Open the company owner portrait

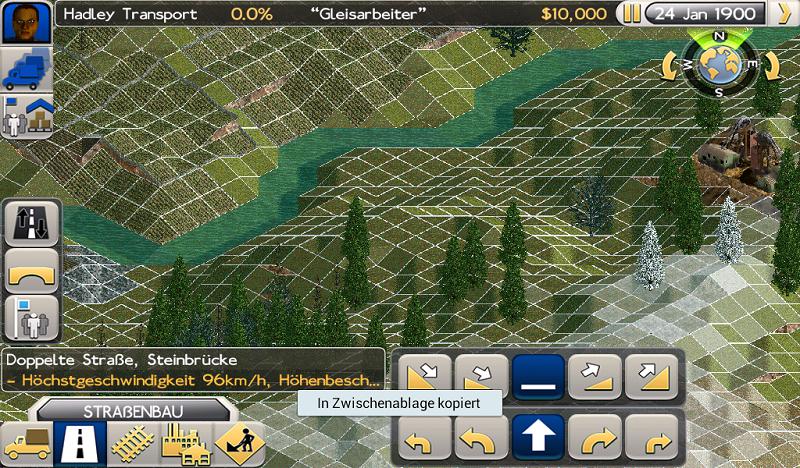point(23,20)
